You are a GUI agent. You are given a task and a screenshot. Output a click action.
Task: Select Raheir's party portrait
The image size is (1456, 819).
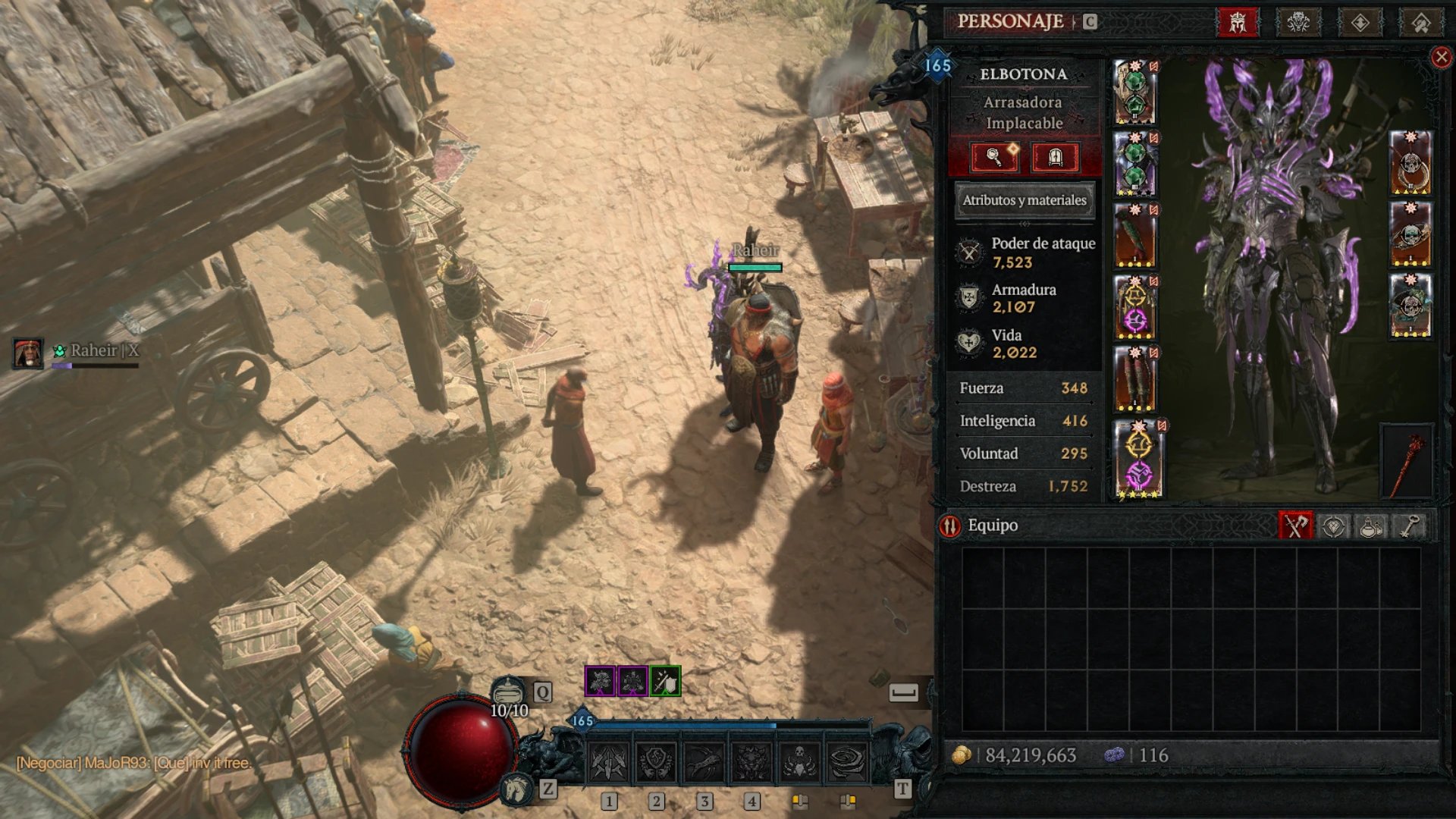tap(28, 353)
